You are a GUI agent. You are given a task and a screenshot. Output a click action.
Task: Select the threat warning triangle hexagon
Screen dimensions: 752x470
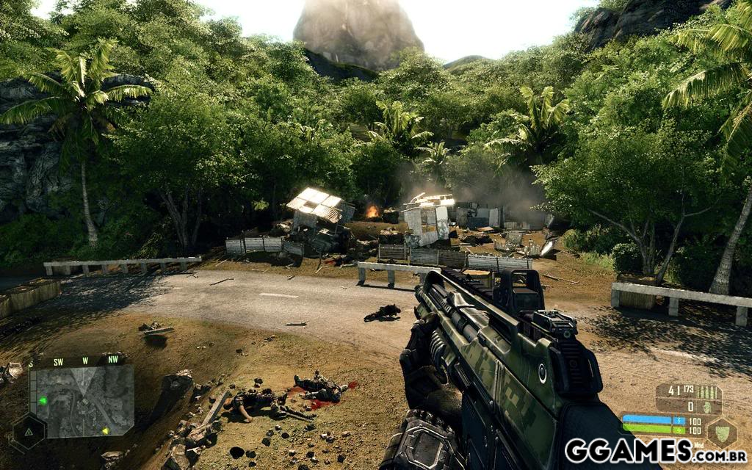[28, 432]
